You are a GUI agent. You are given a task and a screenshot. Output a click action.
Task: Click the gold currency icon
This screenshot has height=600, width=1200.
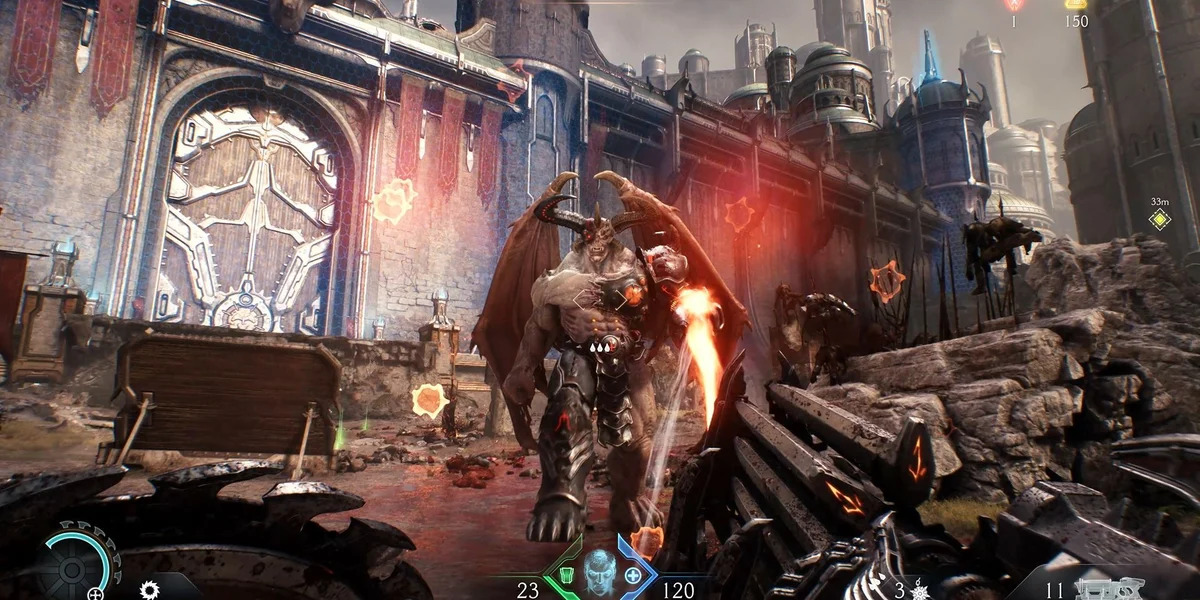click(x=1076, y=4)
